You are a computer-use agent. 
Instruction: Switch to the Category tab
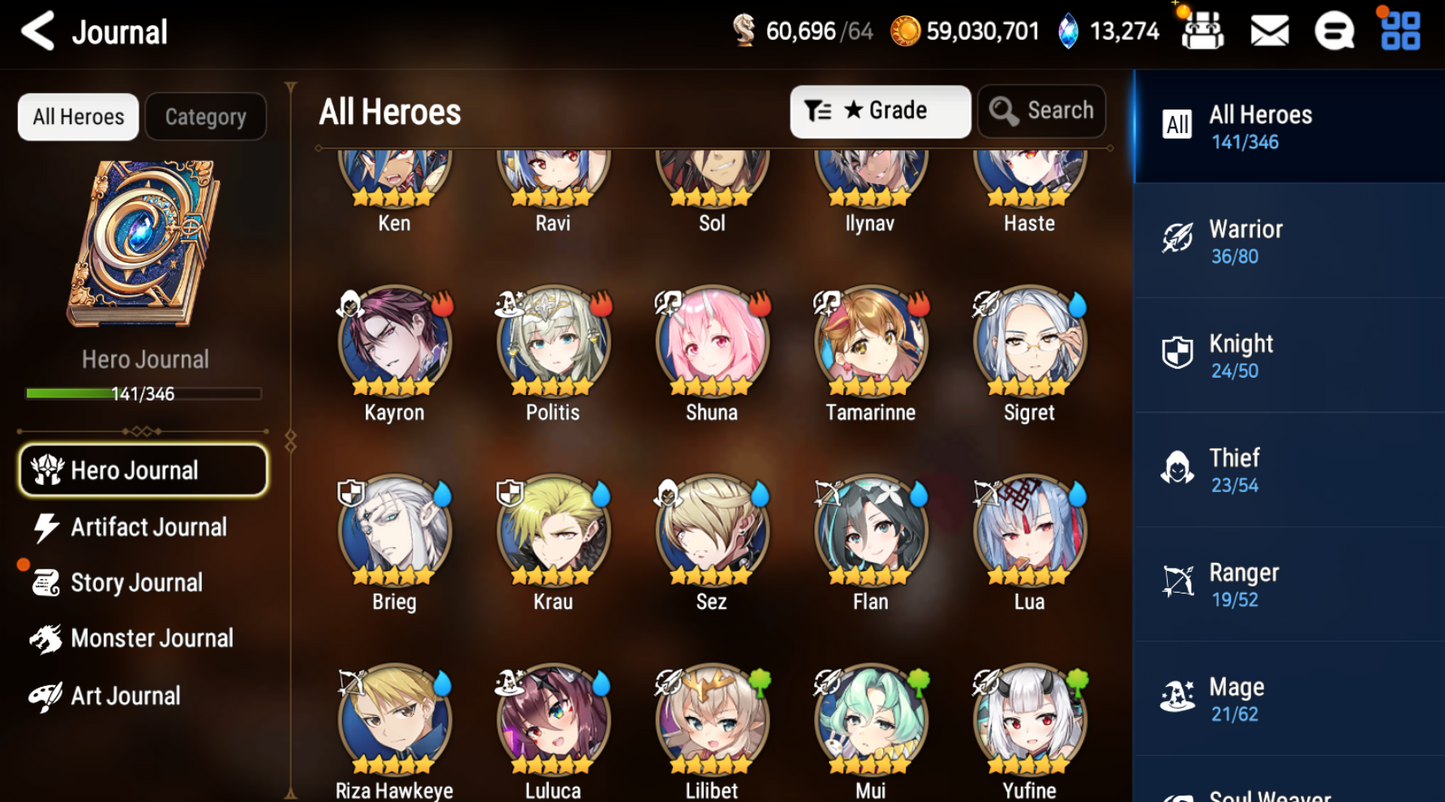click(x=205, y=117)
